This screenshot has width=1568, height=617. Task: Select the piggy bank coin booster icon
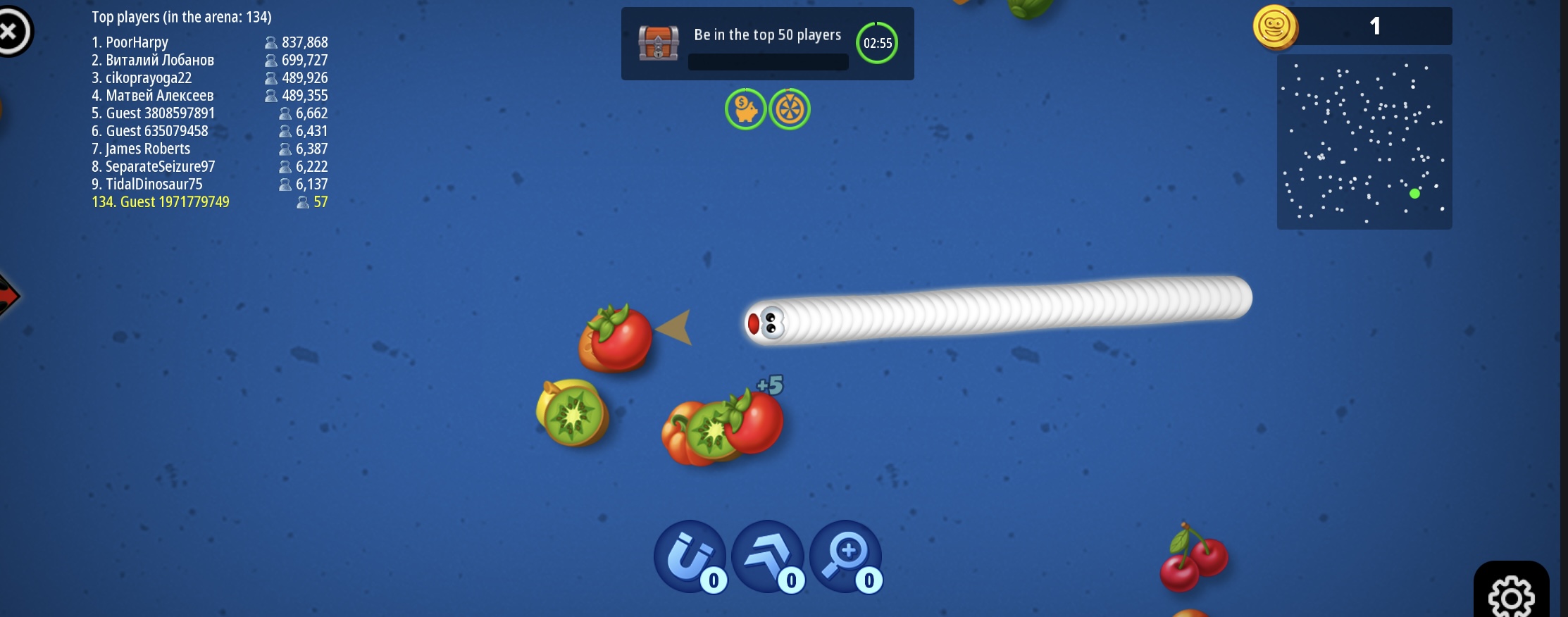click(745, 109)
